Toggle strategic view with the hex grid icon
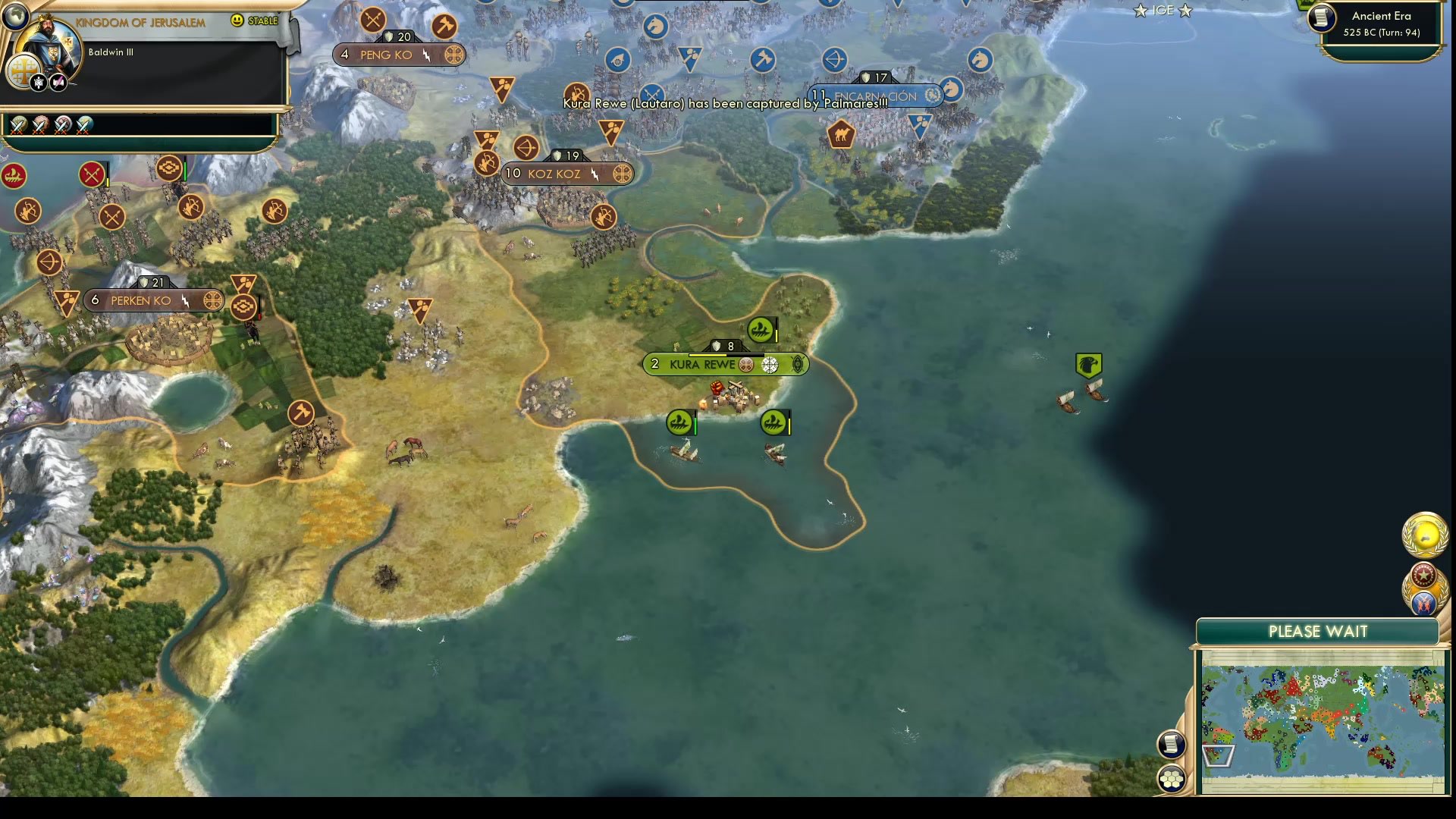The width and height of the screenshot is (1456, 819). pyautogui.click(x=1172, y=777)
